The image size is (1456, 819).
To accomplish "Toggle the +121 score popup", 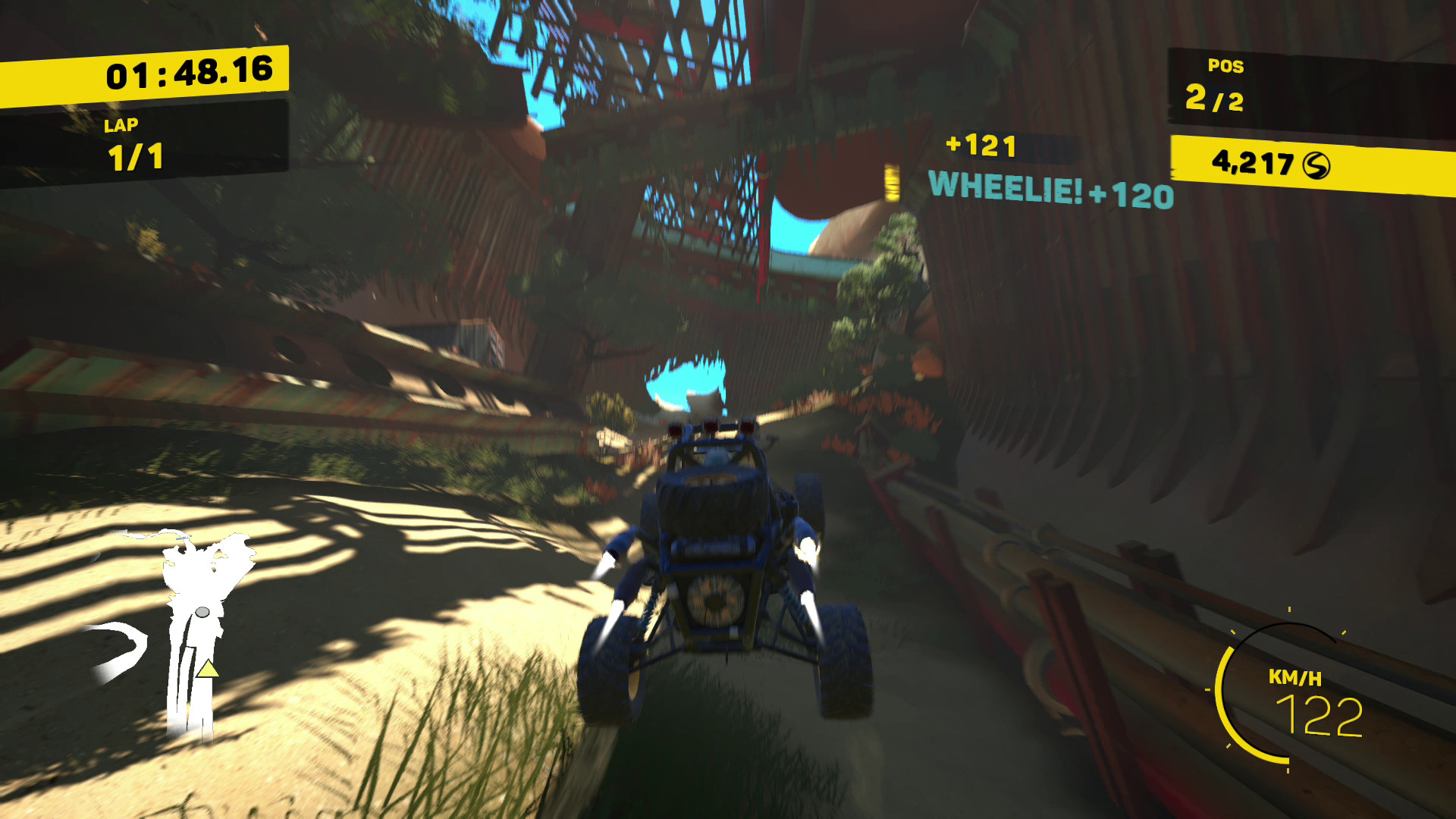I will [981, 146].
